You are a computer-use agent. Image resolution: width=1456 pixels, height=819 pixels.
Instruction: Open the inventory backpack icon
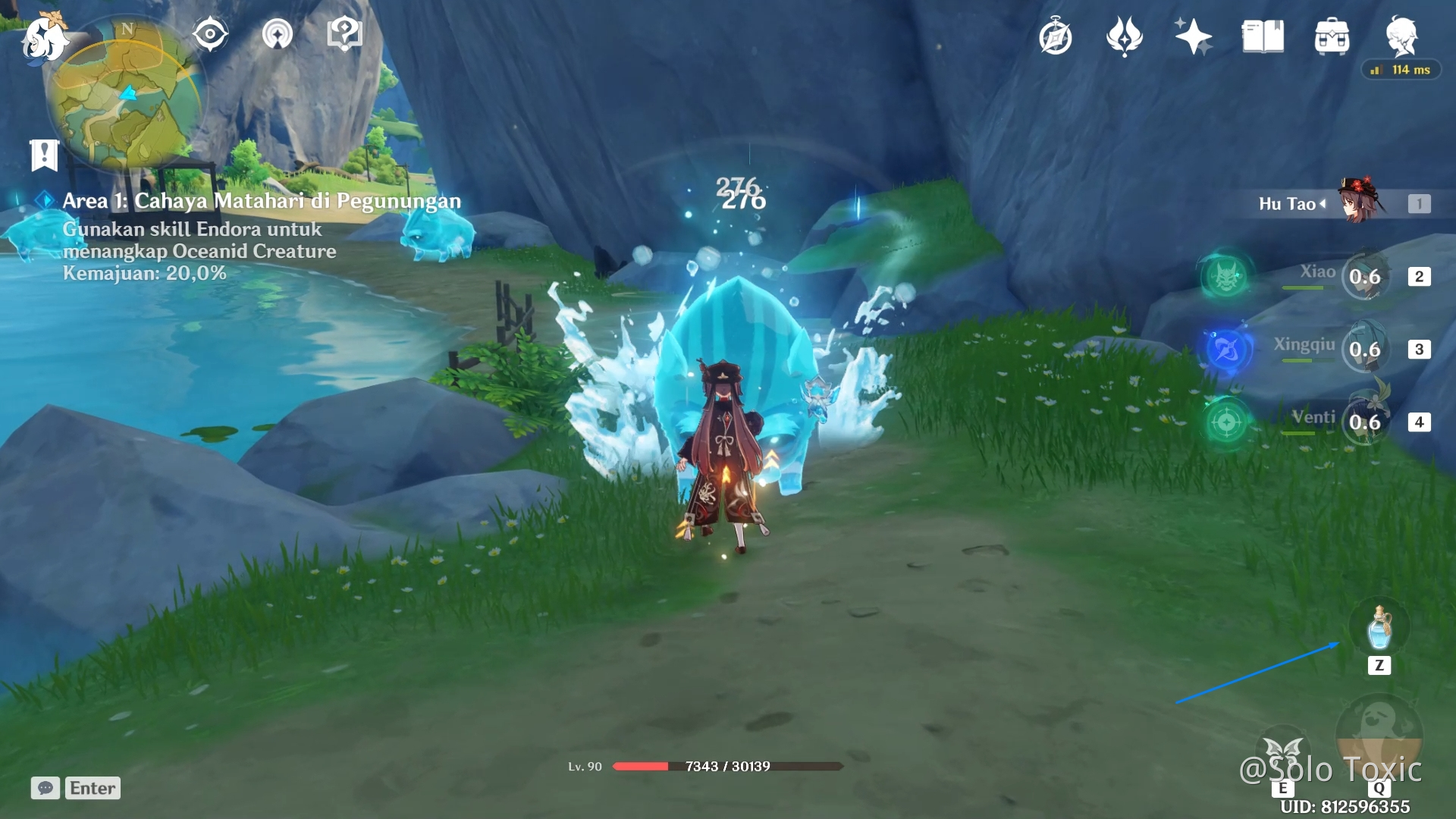(x=1332, y=37)
